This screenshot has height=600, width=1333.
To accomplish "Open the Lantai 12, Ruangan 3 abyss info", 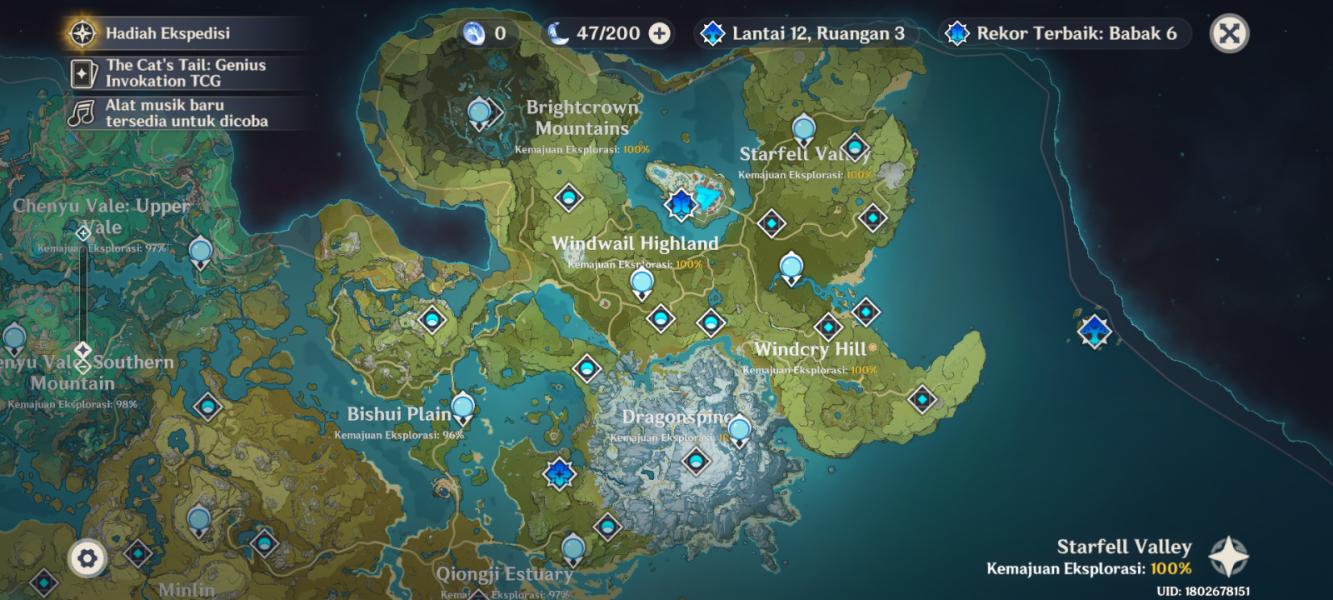I will click(x=804, y=34).
